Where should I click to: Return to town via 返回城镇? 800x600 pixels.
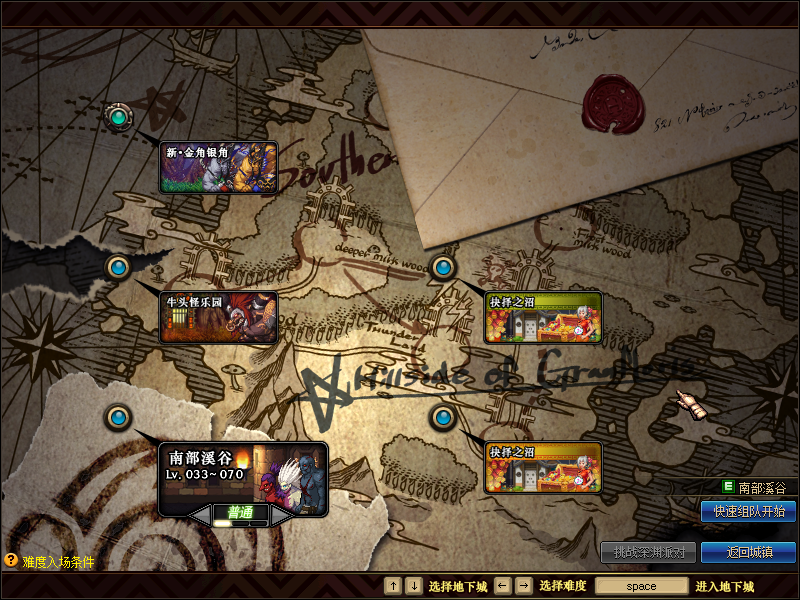[x=748, y=552]
